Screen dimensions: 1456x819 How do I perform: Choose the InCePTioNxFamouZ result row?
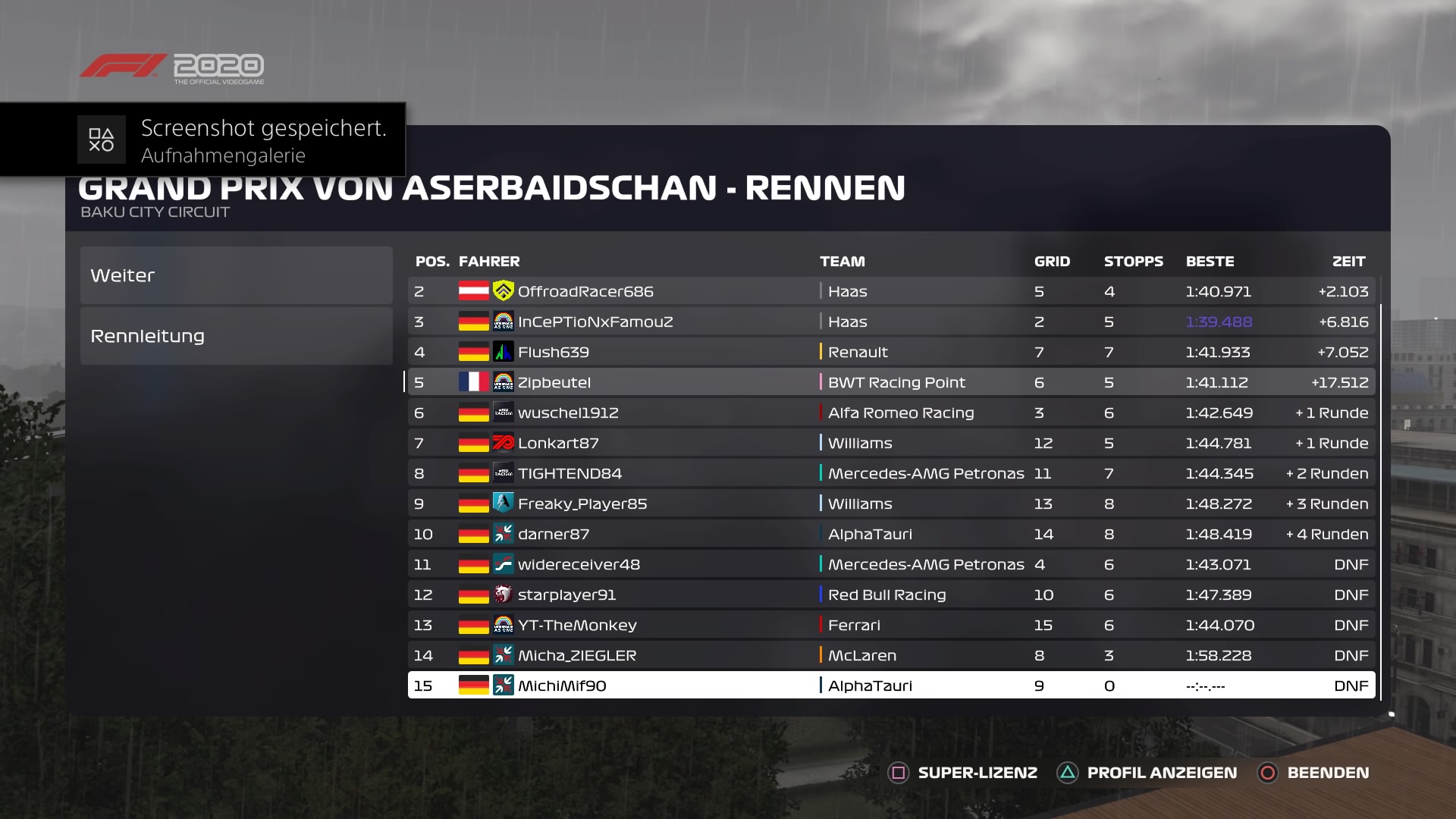pos(891,322)
